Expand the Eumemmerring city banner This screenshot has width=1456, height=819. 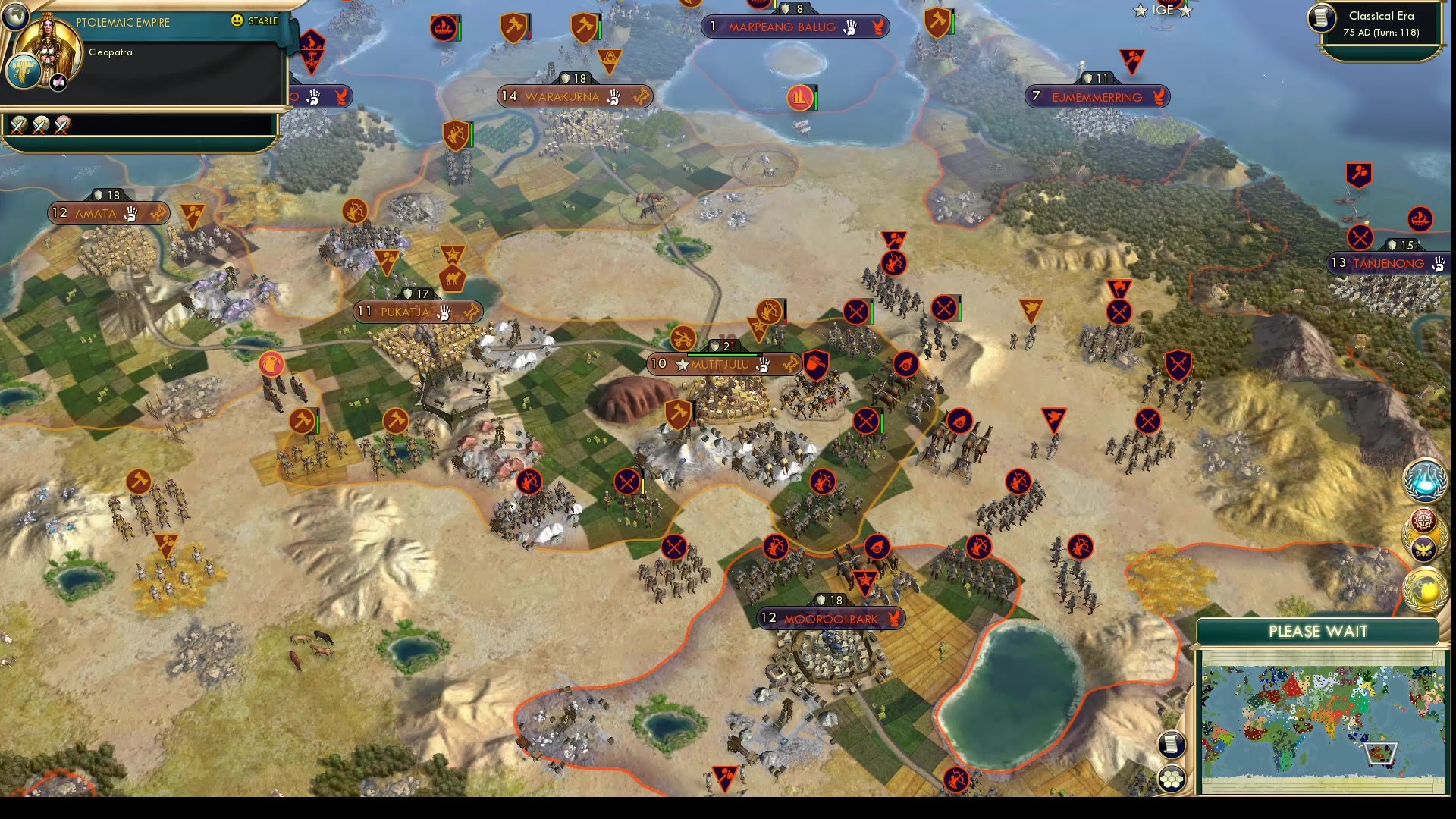[1097, 96]
